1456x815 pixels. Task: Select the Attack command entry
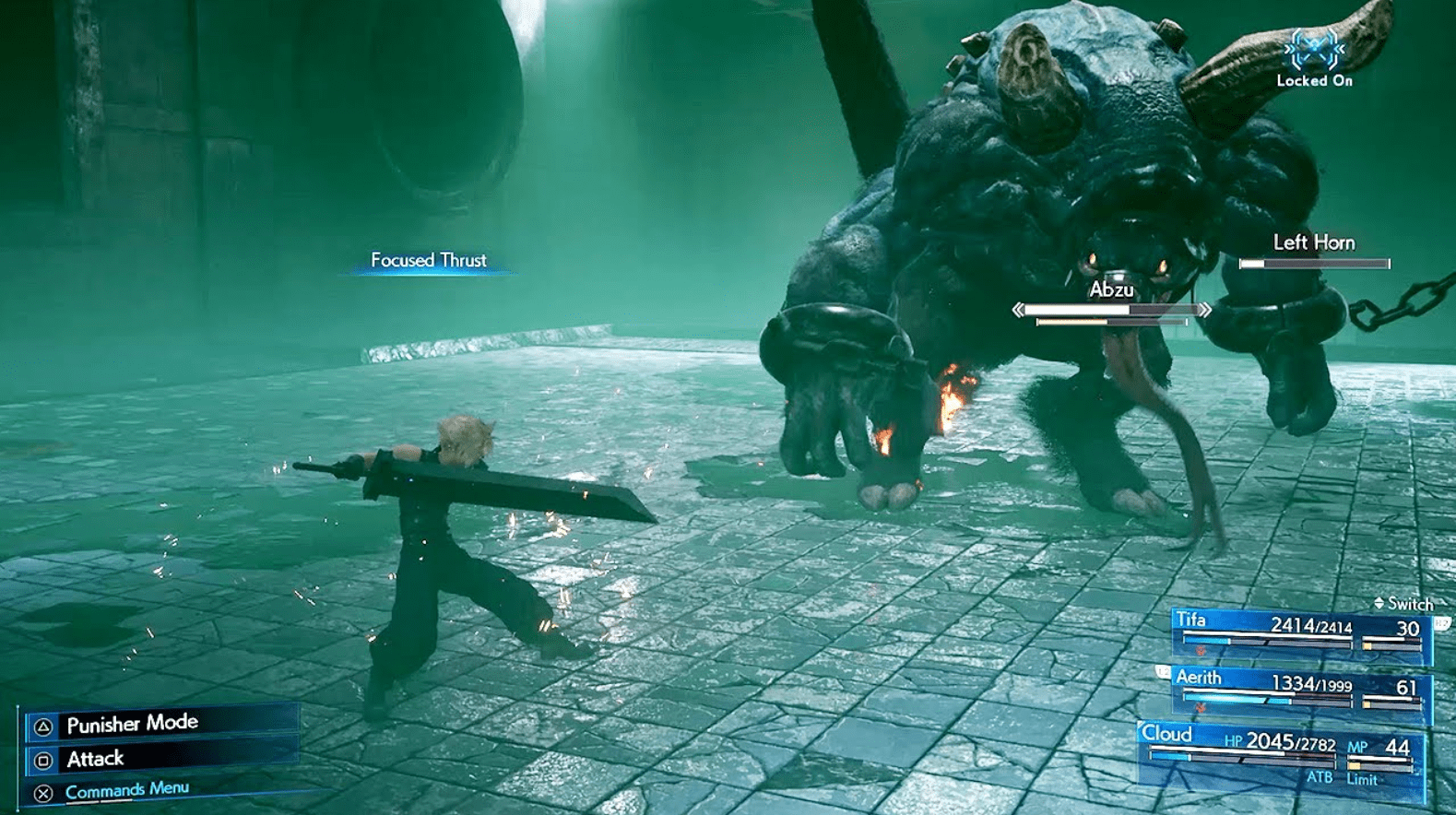(95, 759)
